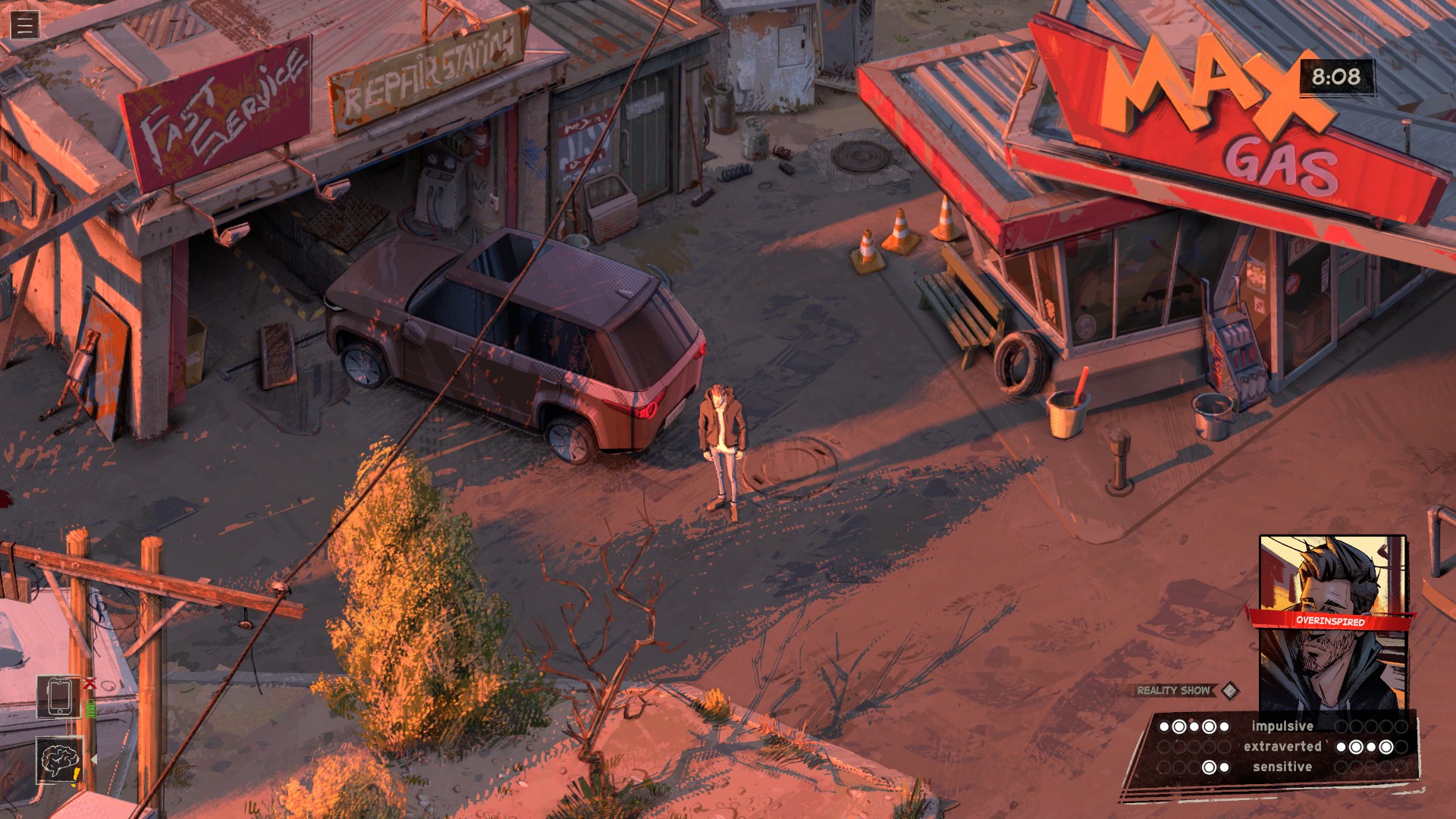Click a dot on the sensitive trait row
1456x819 pixels.
[x=1210, y=767]
